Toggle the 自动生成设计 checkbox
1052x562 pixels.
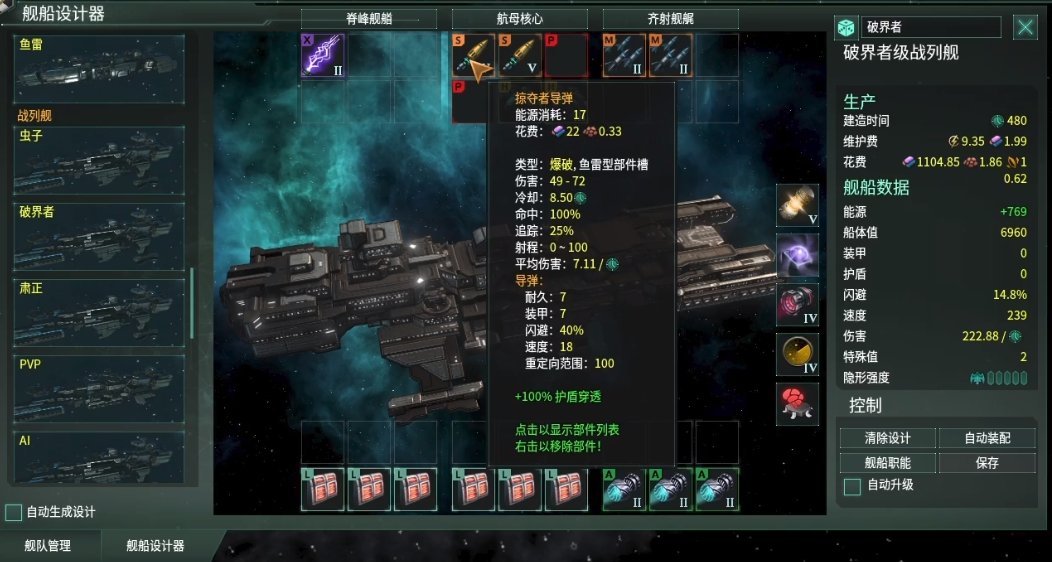click(x=14, y=512)
